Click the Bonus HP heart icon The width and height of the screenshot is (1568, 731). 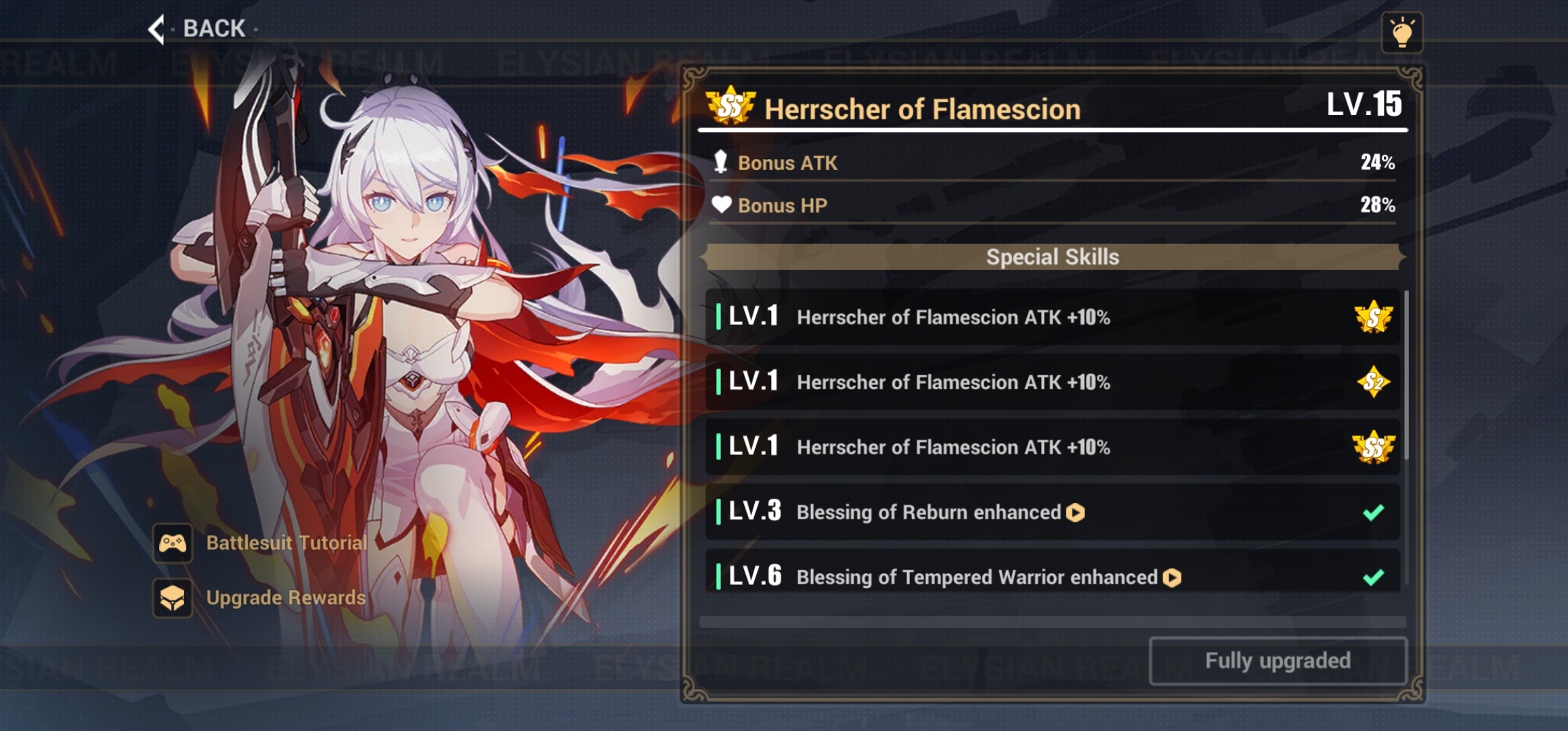722,205
